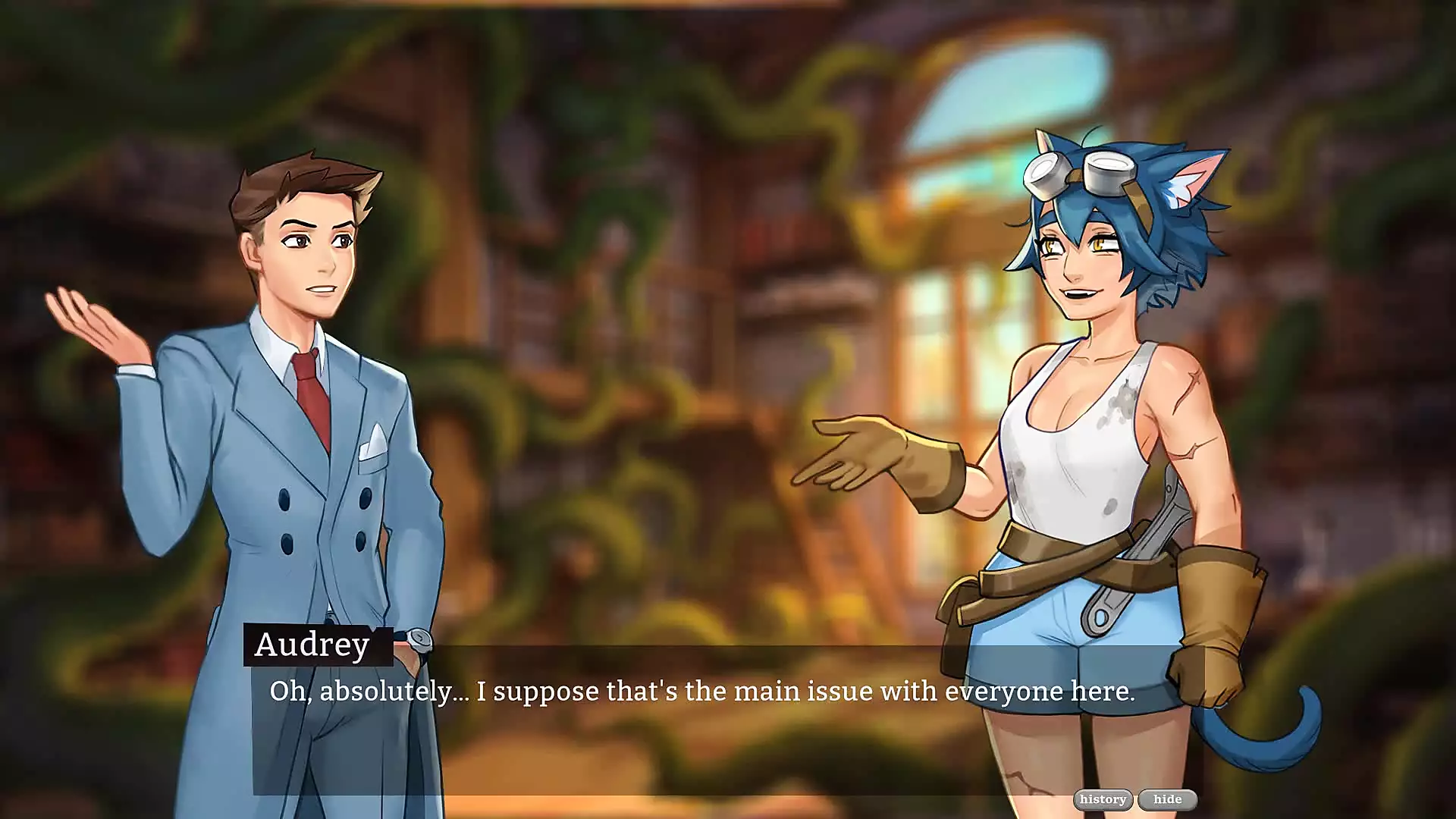Hide the dialogue text box

1167,799
